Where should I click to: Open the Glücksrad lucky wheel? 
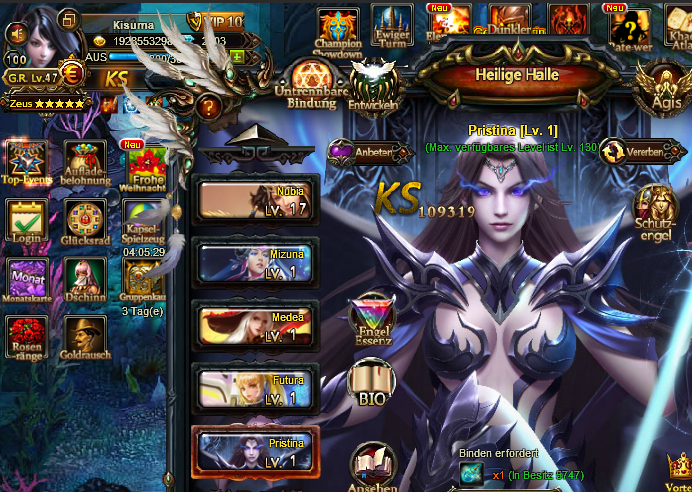[x=85, y=222]
